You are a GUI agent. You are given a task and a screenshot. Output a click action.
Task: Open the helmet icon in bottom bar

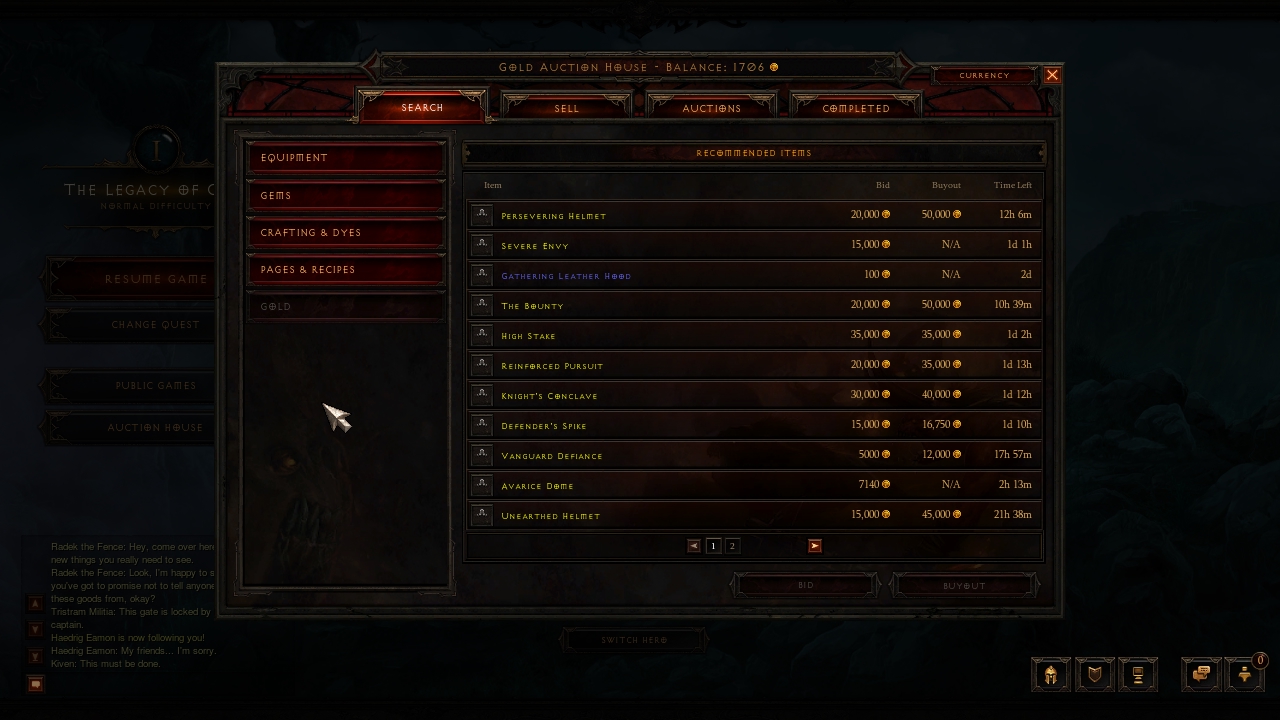click(1050, 674)
